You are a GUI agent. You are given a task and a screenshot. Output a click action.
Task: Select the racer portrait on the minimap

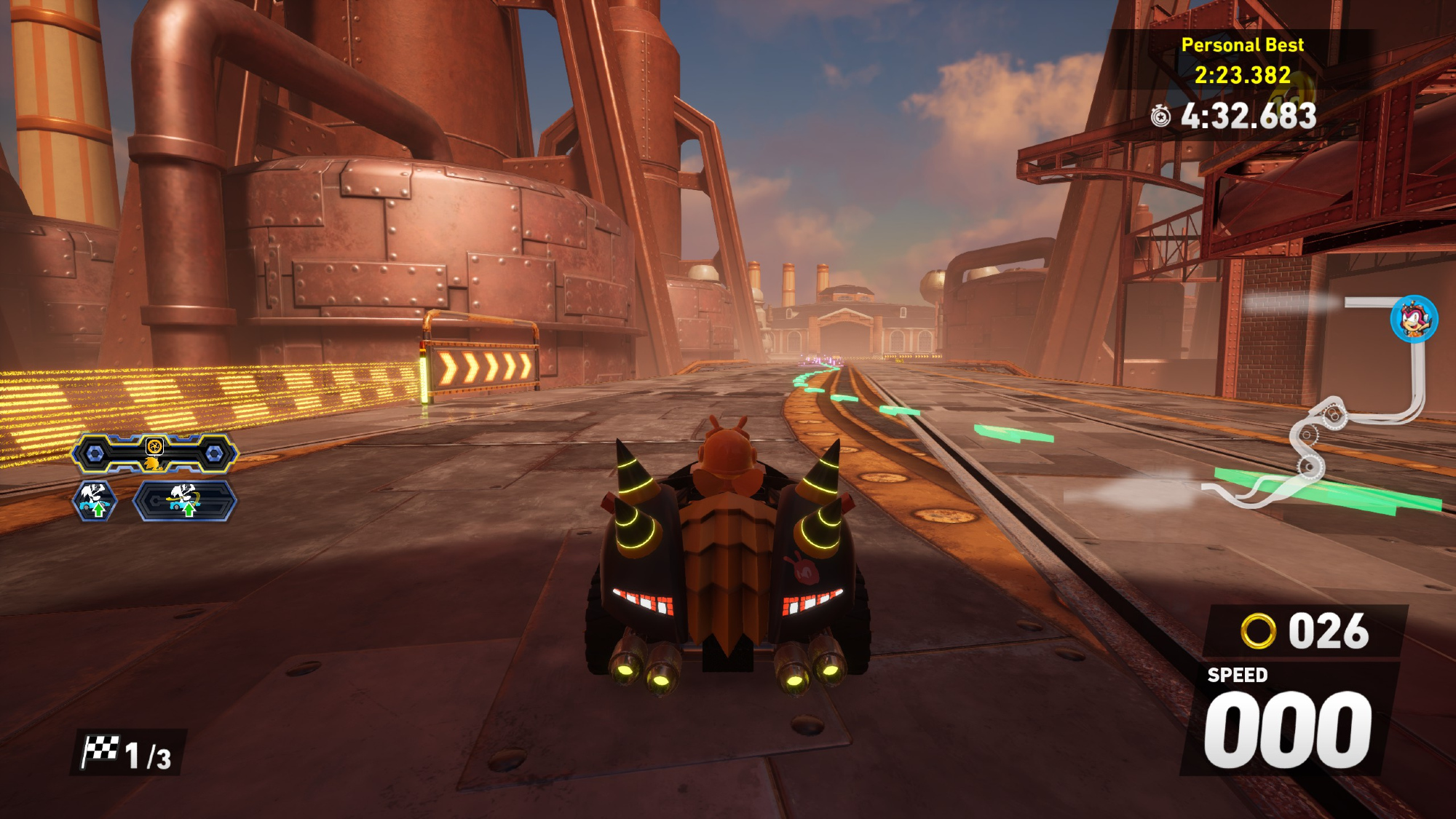pos(1414,319)
